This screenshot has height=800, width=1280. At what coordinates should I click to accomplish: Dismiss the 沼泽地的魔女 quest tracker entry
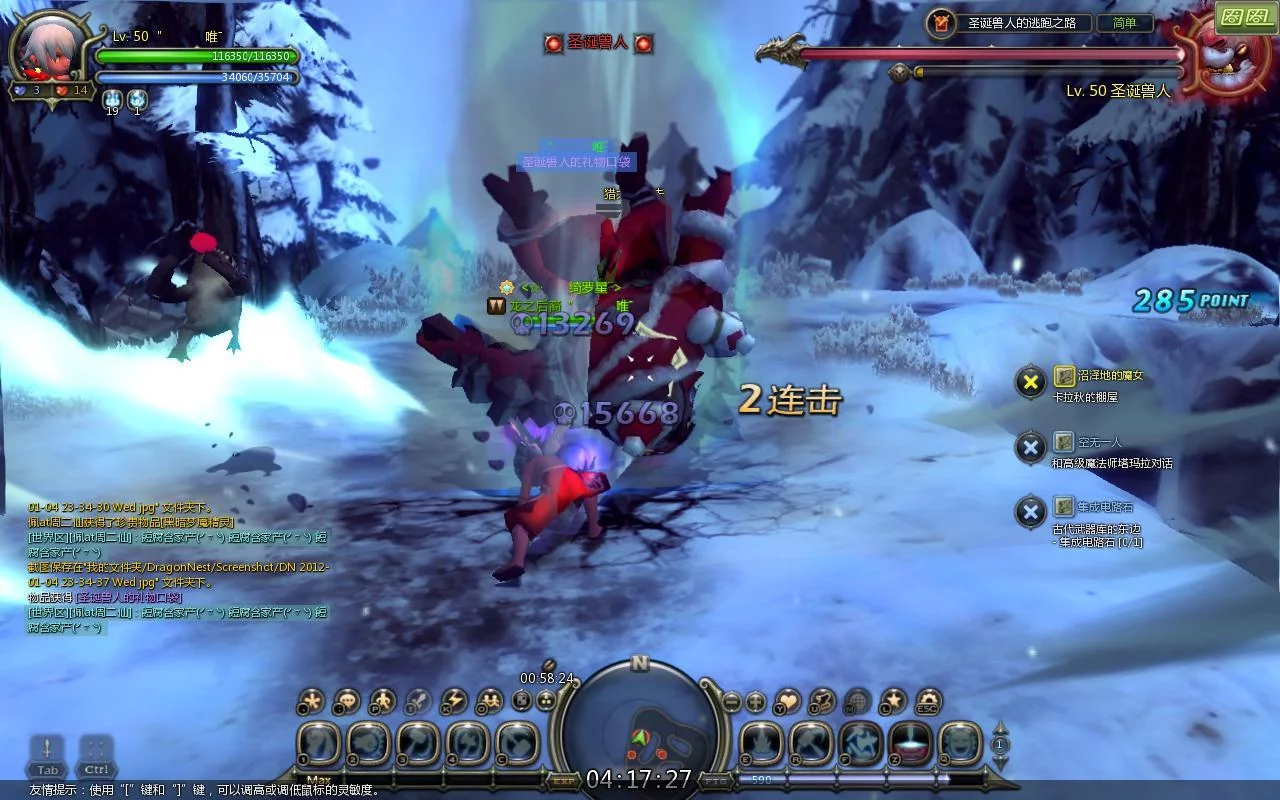point(1030,381)
